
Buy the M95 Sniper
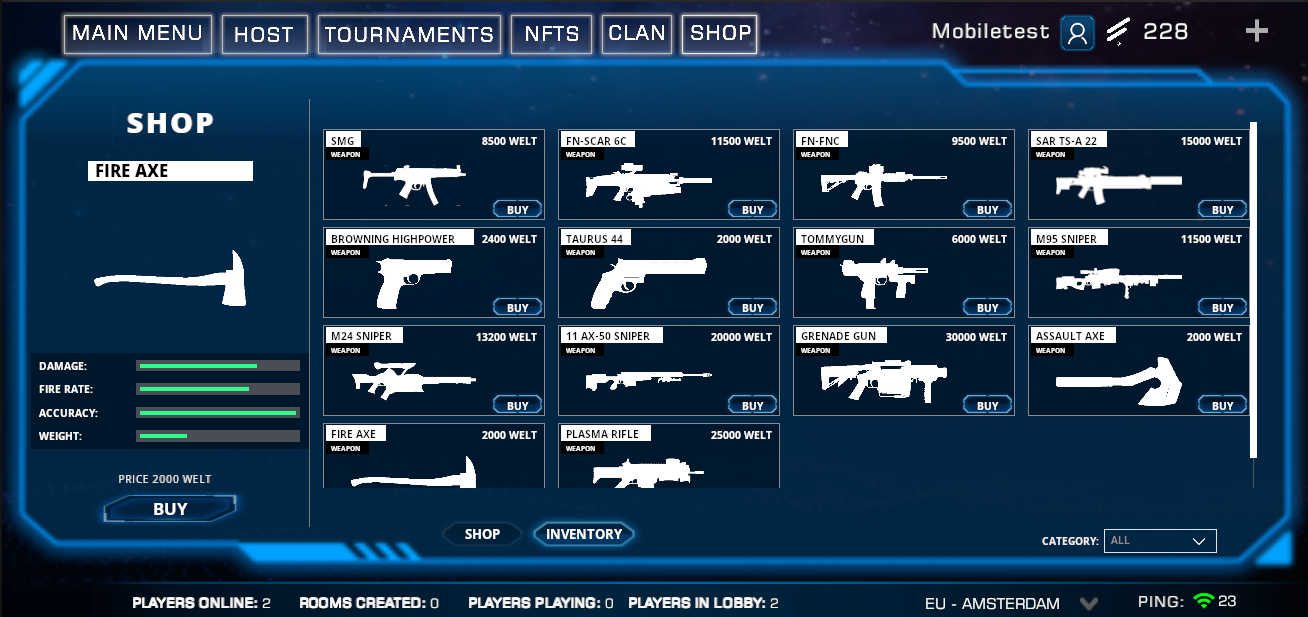click(x=1223, y=308)
